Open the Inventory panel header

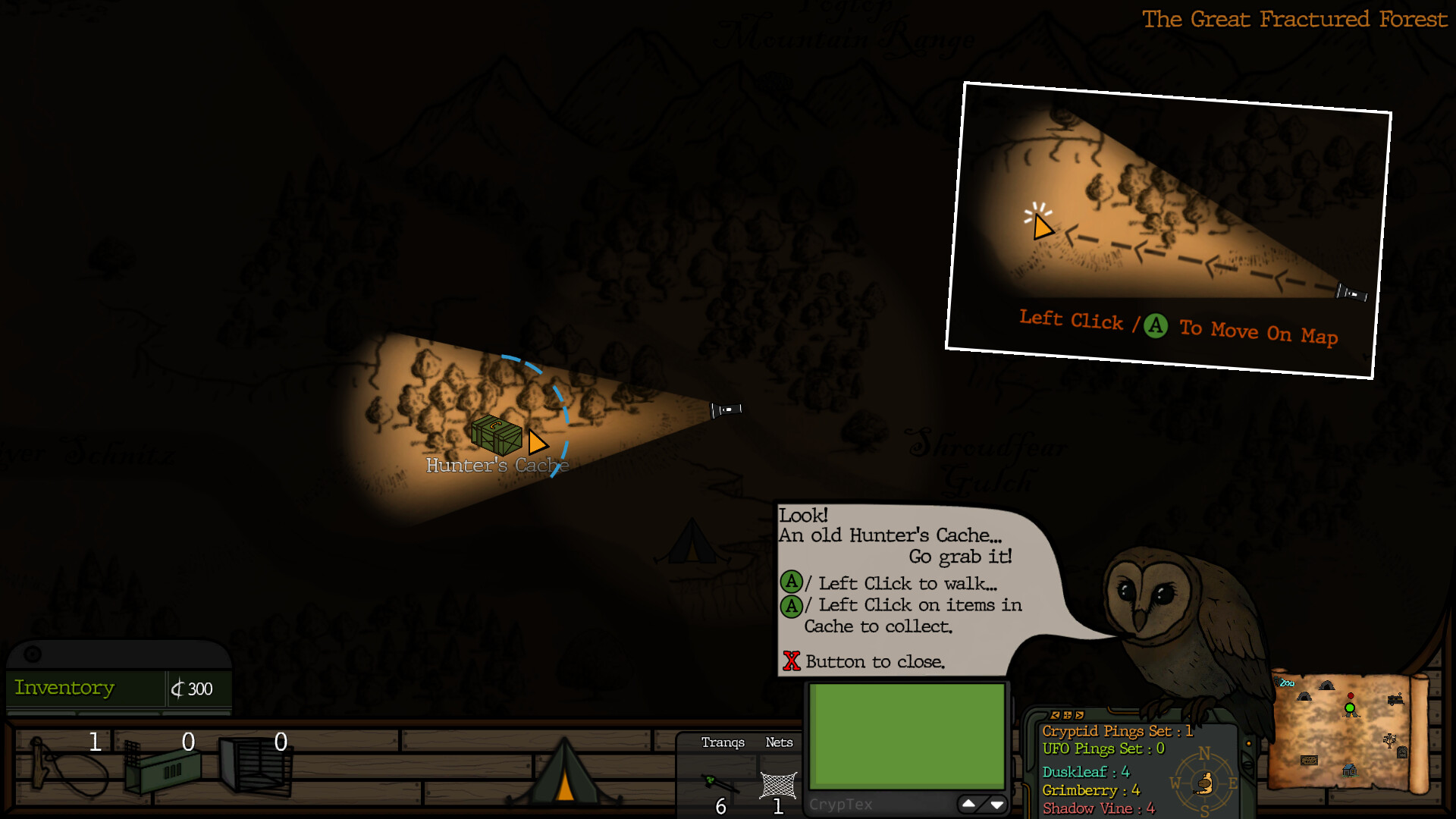(65, 688)
